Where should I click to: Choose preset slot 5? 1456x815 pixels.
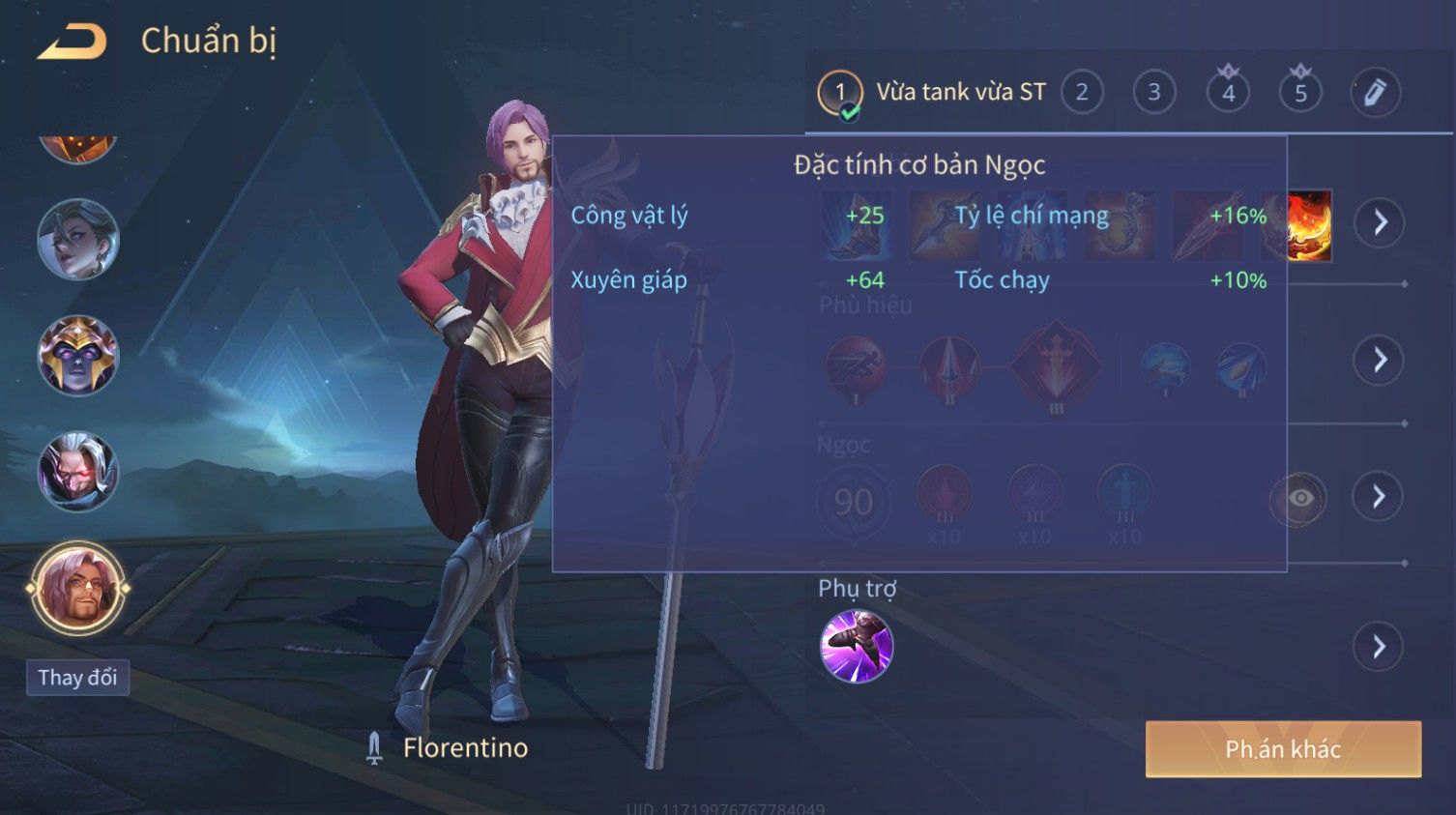tap(1300, 93)
